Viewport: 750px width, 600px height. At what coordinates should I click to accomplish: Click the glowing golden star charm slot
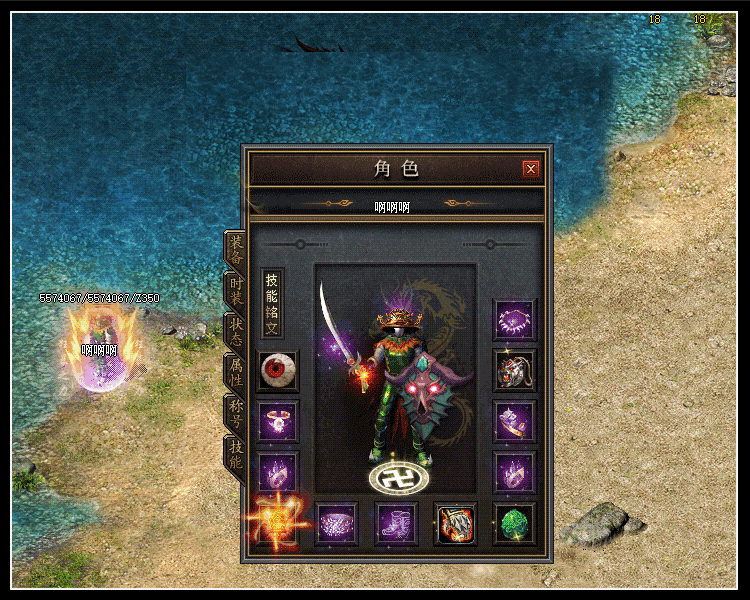(x=277, y=522)
